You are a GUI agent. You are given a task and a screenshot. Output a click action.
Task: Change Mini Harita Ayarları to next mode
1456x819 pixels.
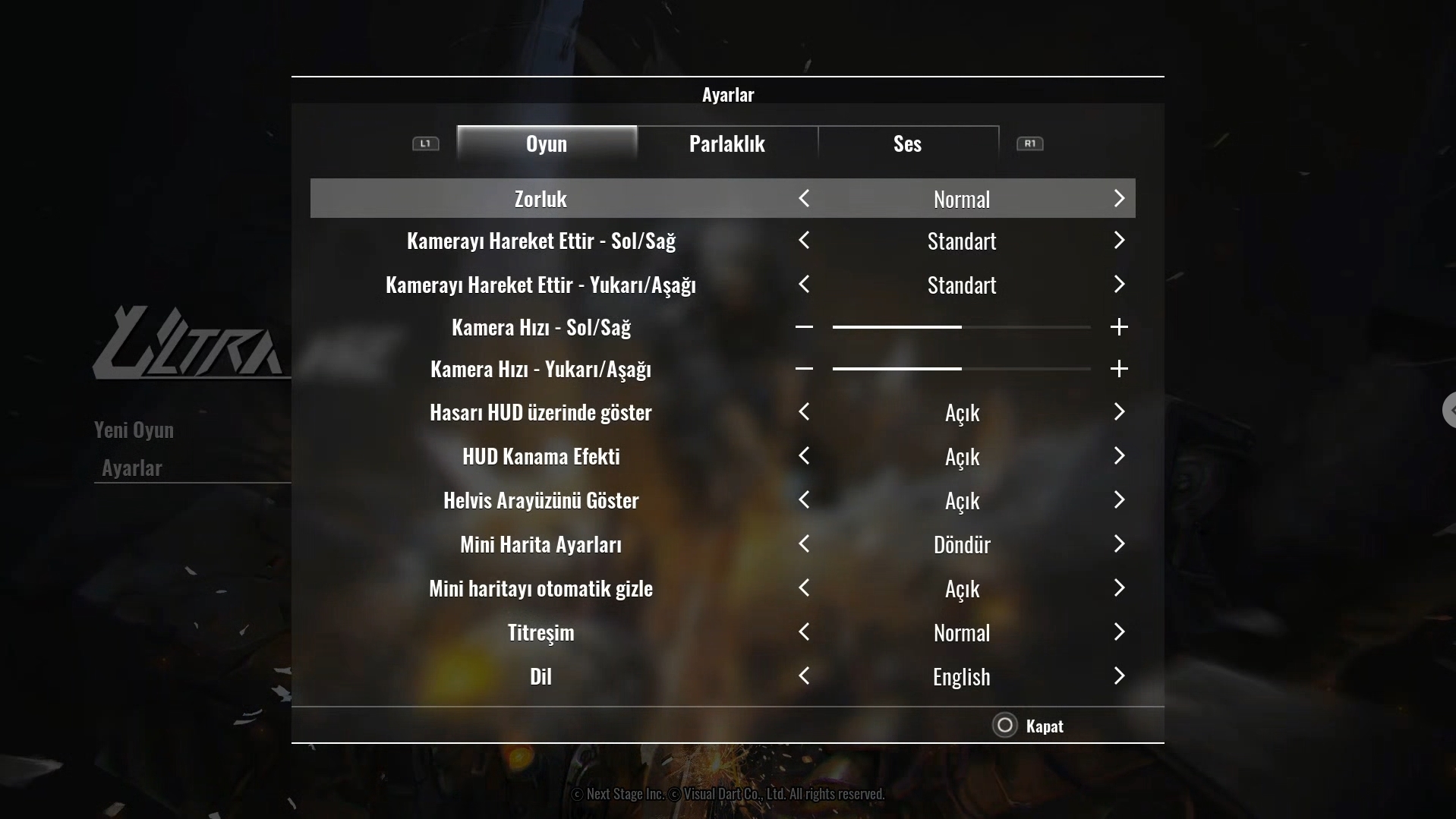coord(1119,544)
